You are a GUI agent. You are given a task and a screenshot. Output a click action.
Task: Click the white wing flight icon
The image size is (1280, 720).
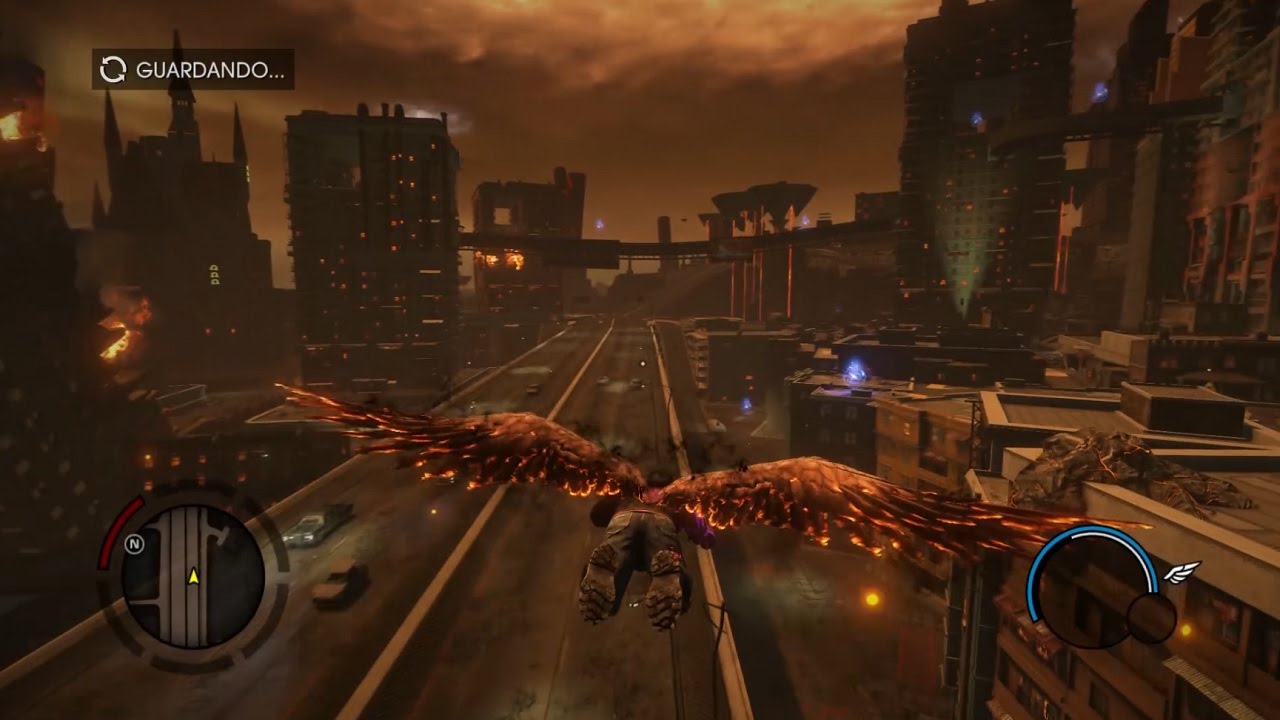(1182, 572)
